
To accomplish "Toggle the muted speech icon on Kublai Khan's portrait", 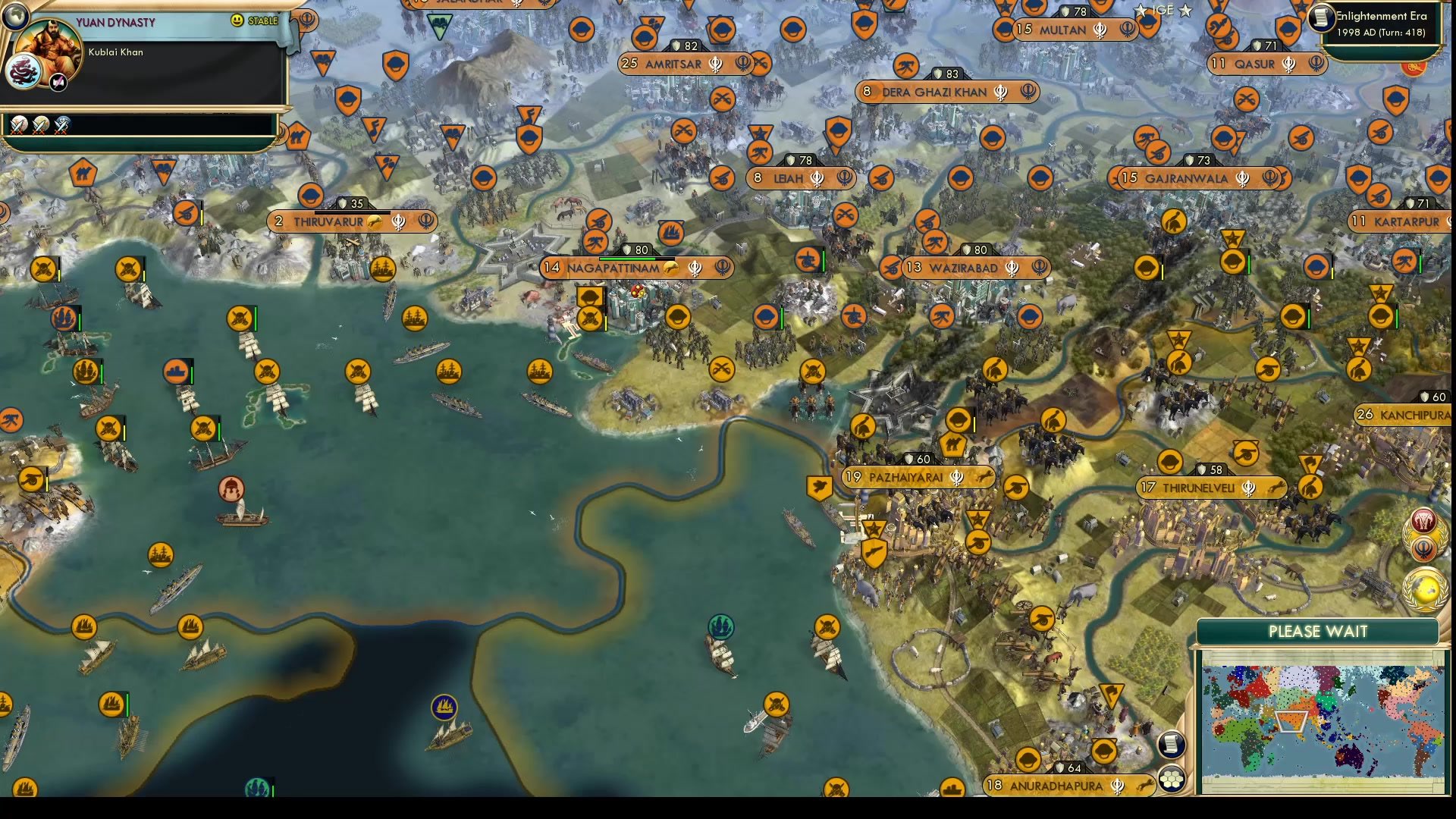I will point(57,82).
